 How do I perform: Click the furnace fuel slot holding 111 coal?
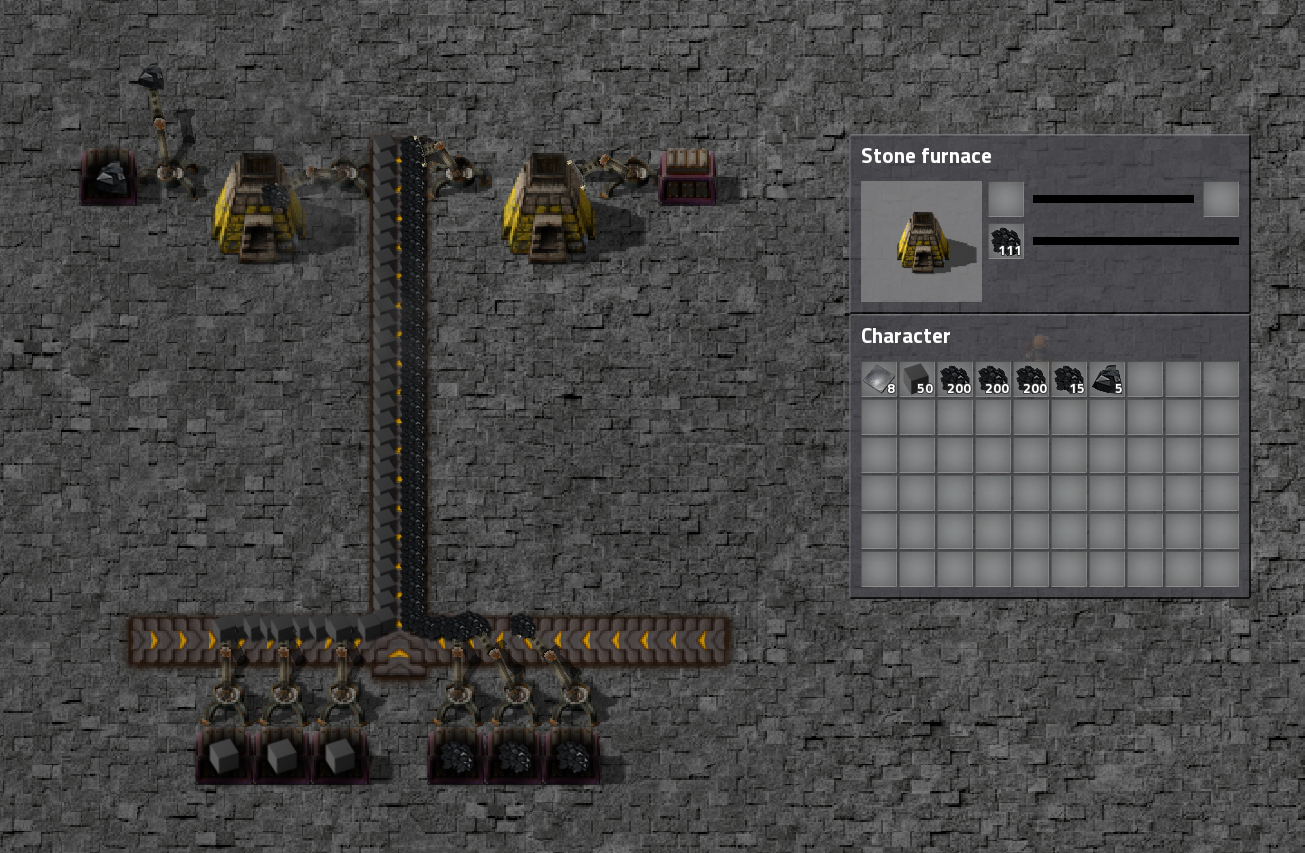pos(1006,241)
